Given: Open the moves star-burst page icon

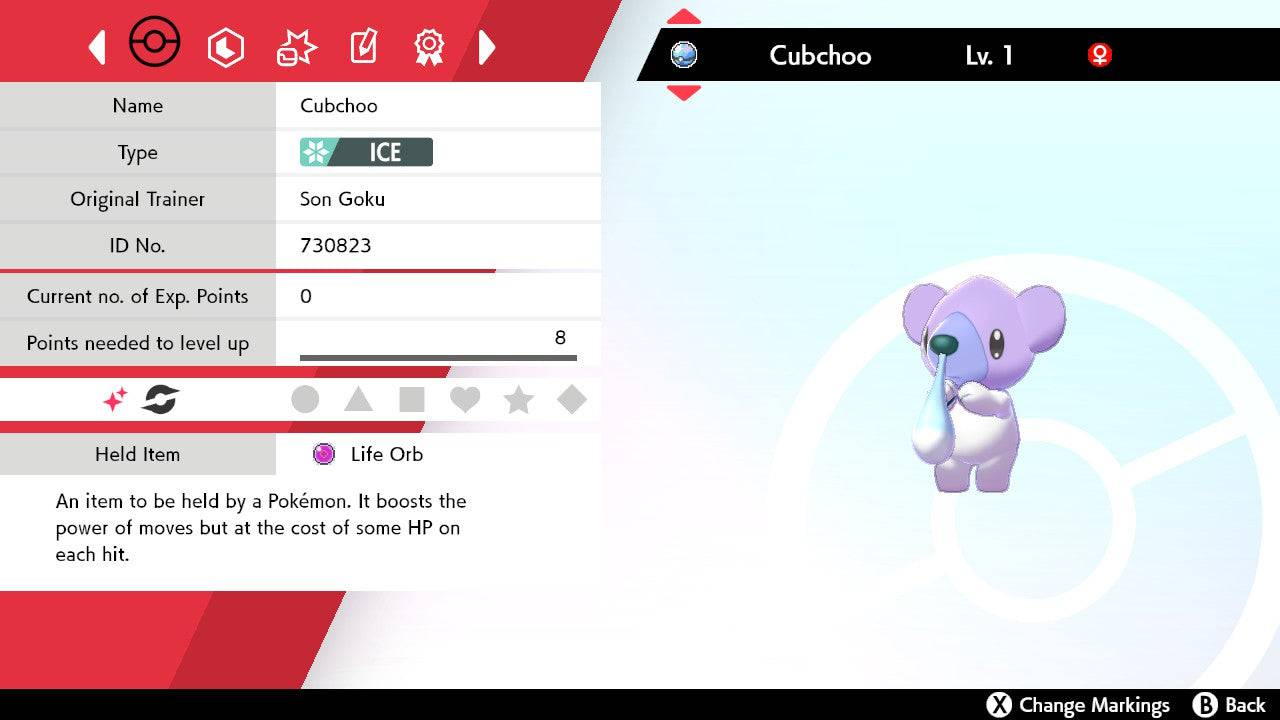Looking at the screenshot, I should tap(294, 44).
